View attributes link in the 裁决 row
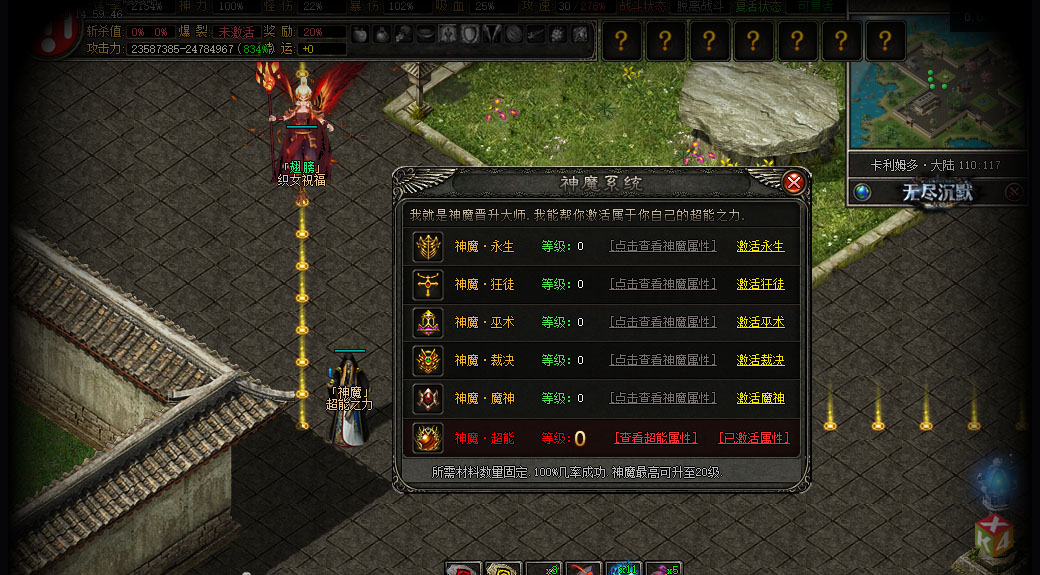The height and width of the screenshot is (575, 1040). tap(663, 360)
